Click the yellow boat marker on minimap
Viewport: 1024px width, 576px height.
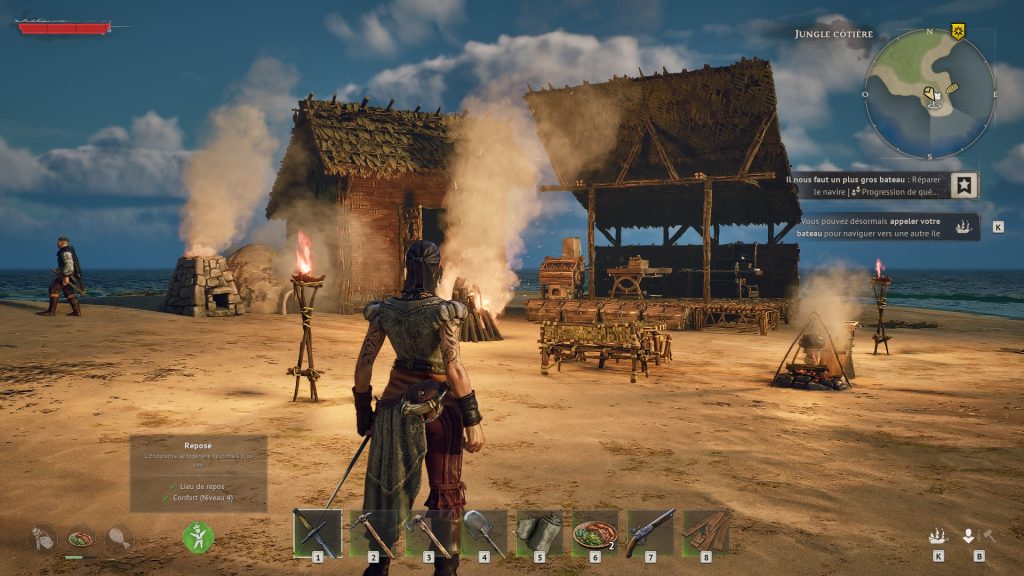click(x=953, y=88)
